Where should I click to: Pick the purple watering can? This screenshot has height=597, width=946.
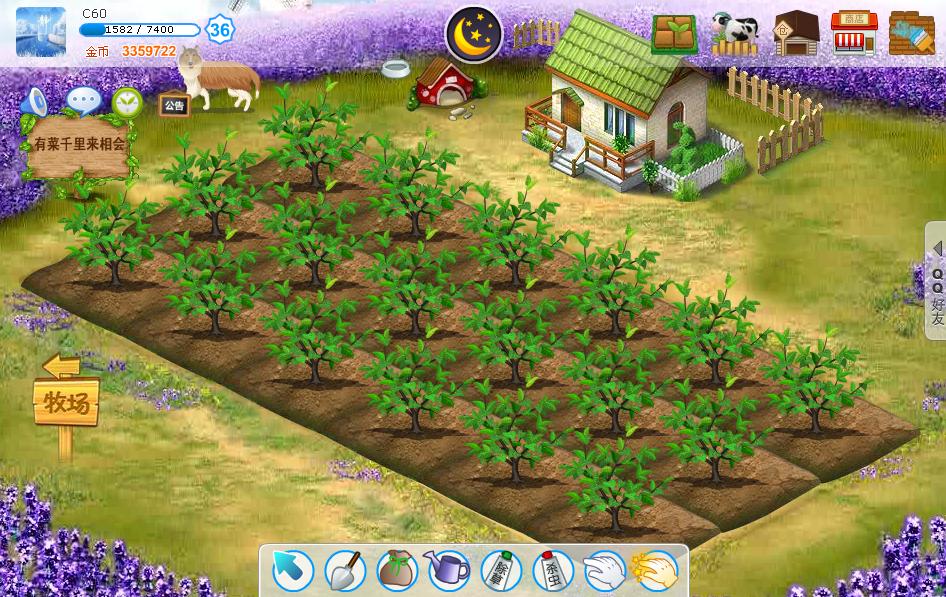pos(449,571)
